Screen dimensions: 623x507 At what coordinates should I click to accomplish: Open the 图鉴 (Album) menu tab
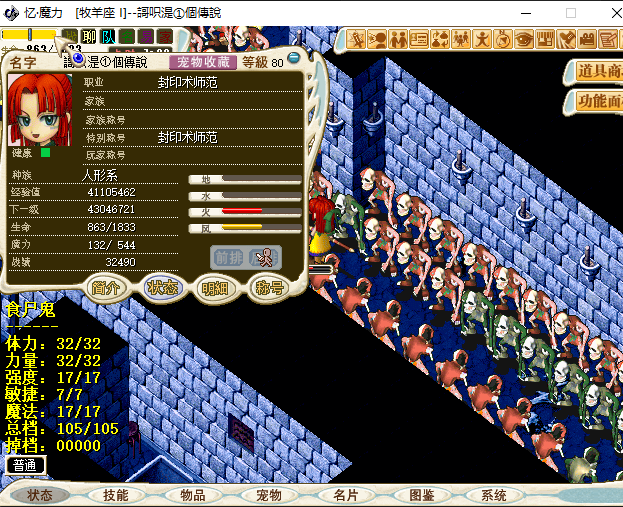pyautogui.click(x=421, y=495)
